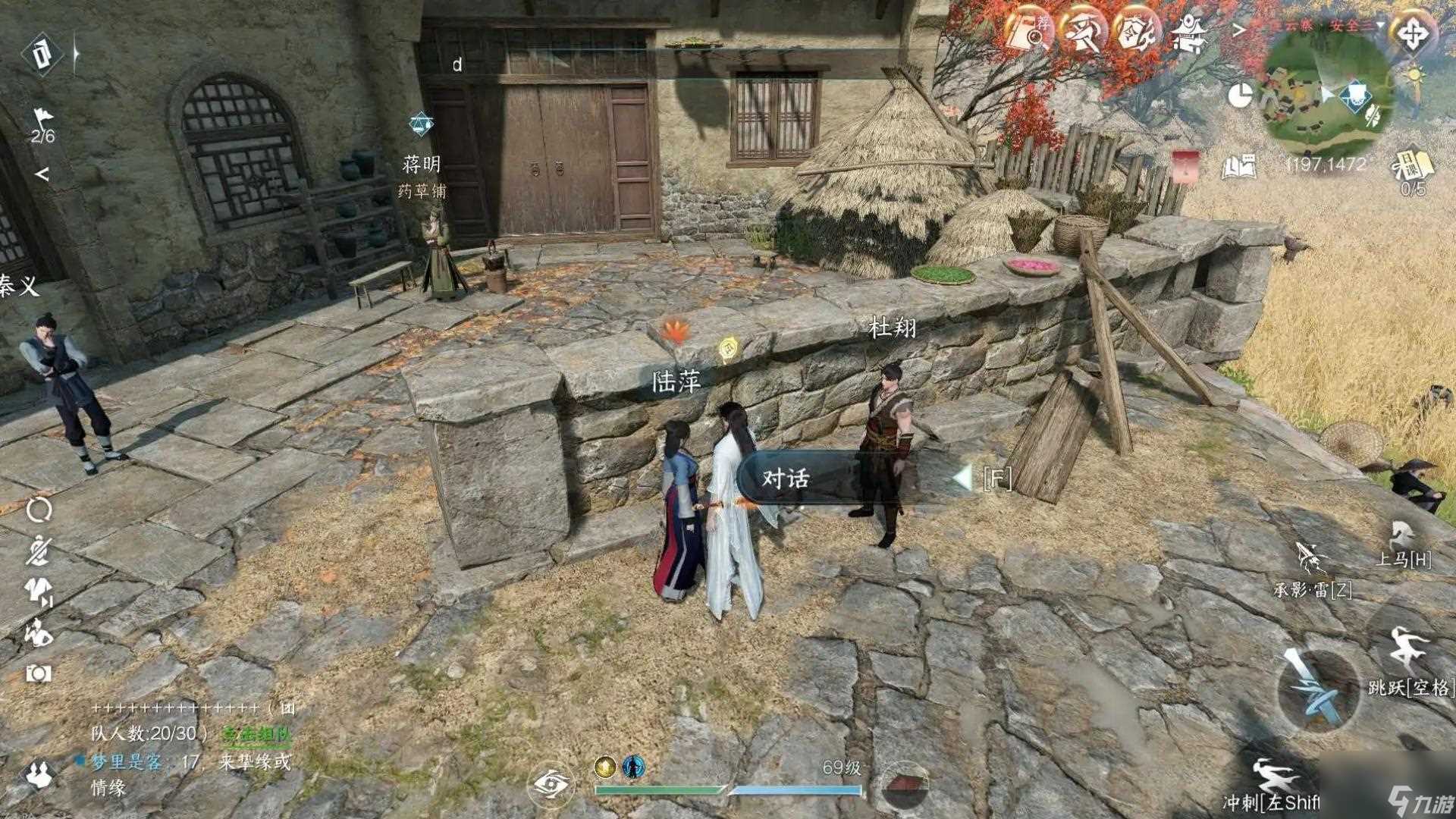The image size is (1456, 819).
Task: Collapse the HUD with the > arrow left of minimap
Action: [x=1238, y=28]
